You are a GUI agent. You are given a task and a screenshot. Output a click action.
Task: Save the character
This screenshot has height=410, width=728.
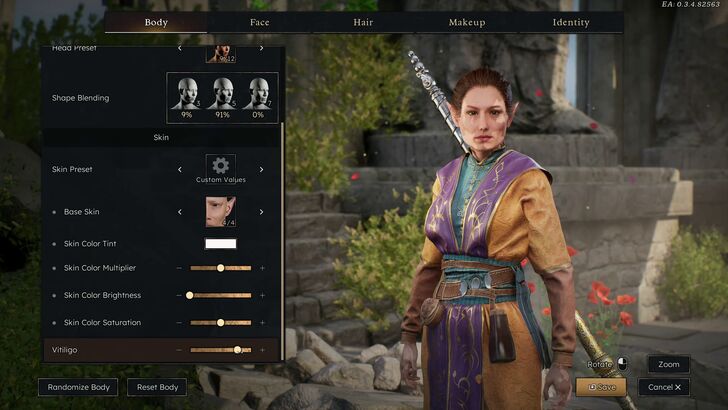(x=602, y=387)
